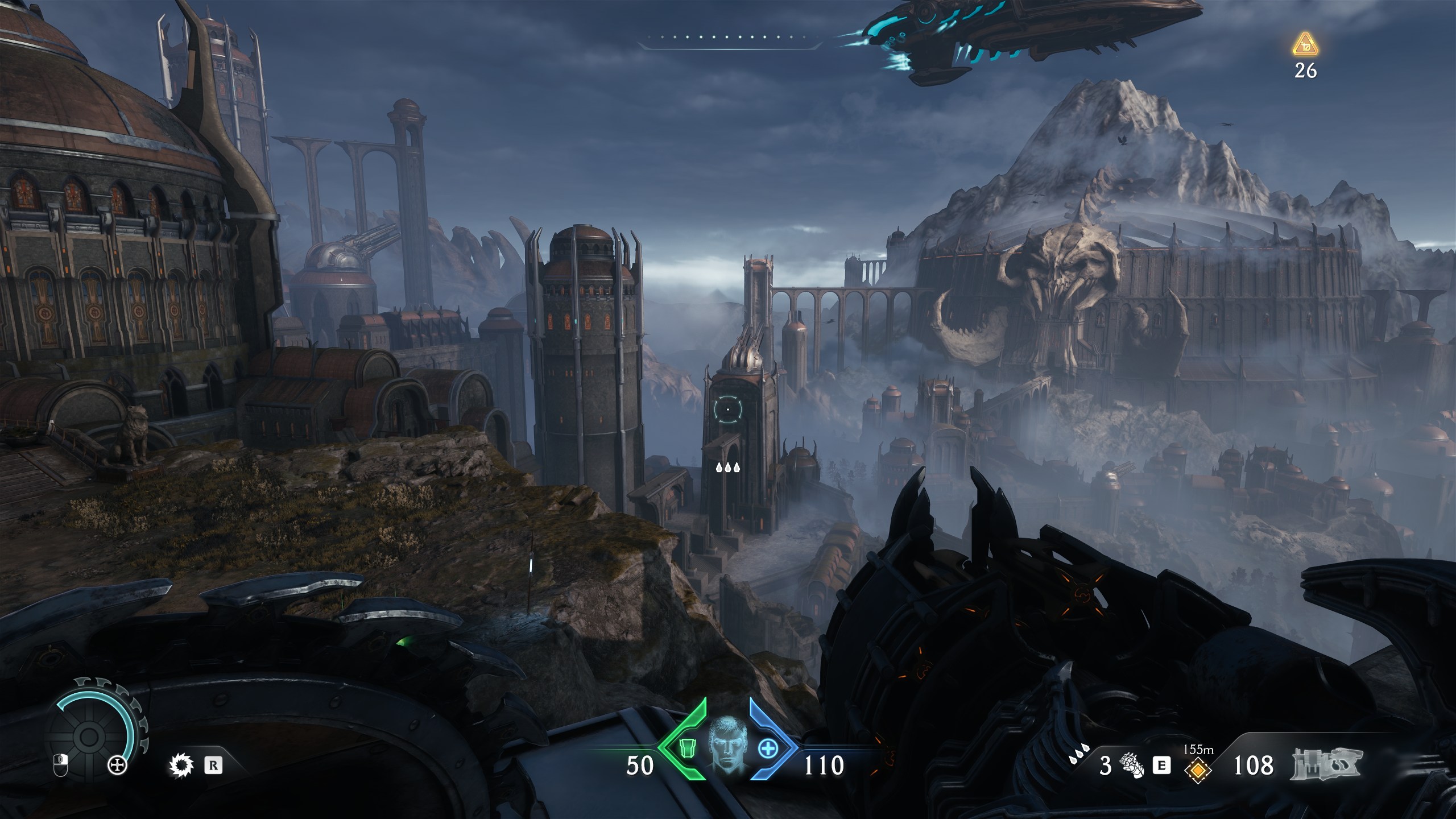Activate the spinning saw blade ability icon
Viewport: 1456px width, 819px height.
pyautogui.click(x=181, y=766)
